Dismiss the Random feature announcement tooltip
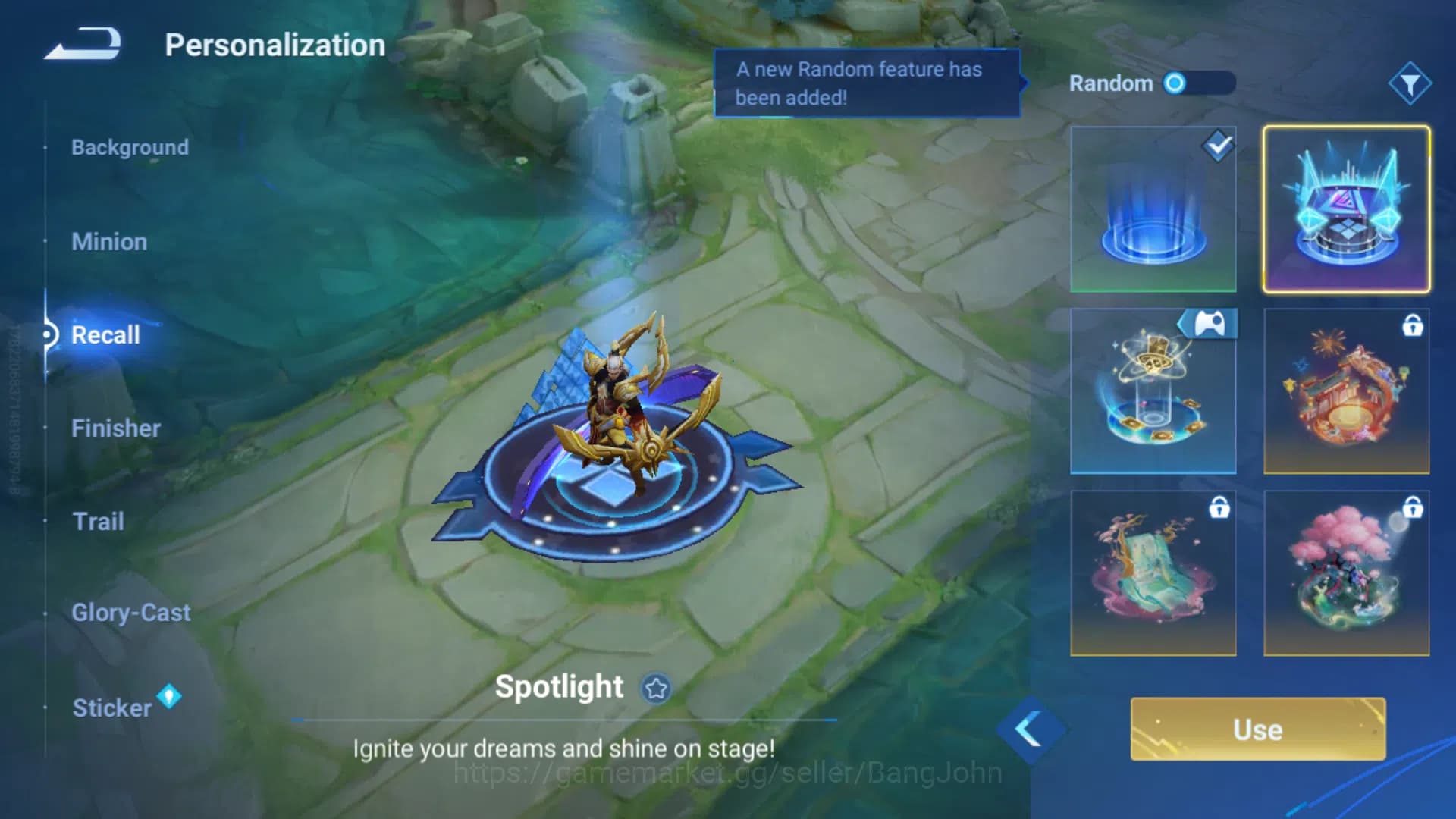Screen dimensions: 1456x819 [867, 83]
